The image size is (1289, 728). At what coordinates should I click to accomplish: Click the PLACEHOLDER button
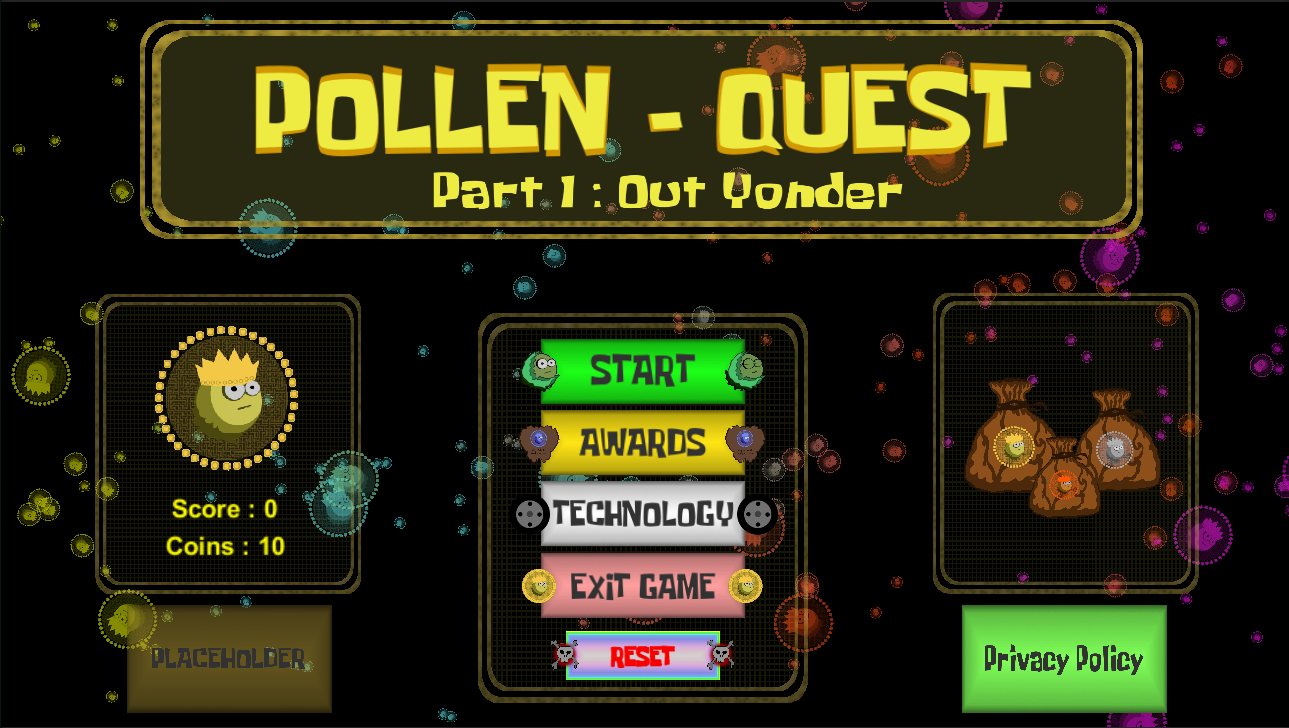click(x=228, y=660)
